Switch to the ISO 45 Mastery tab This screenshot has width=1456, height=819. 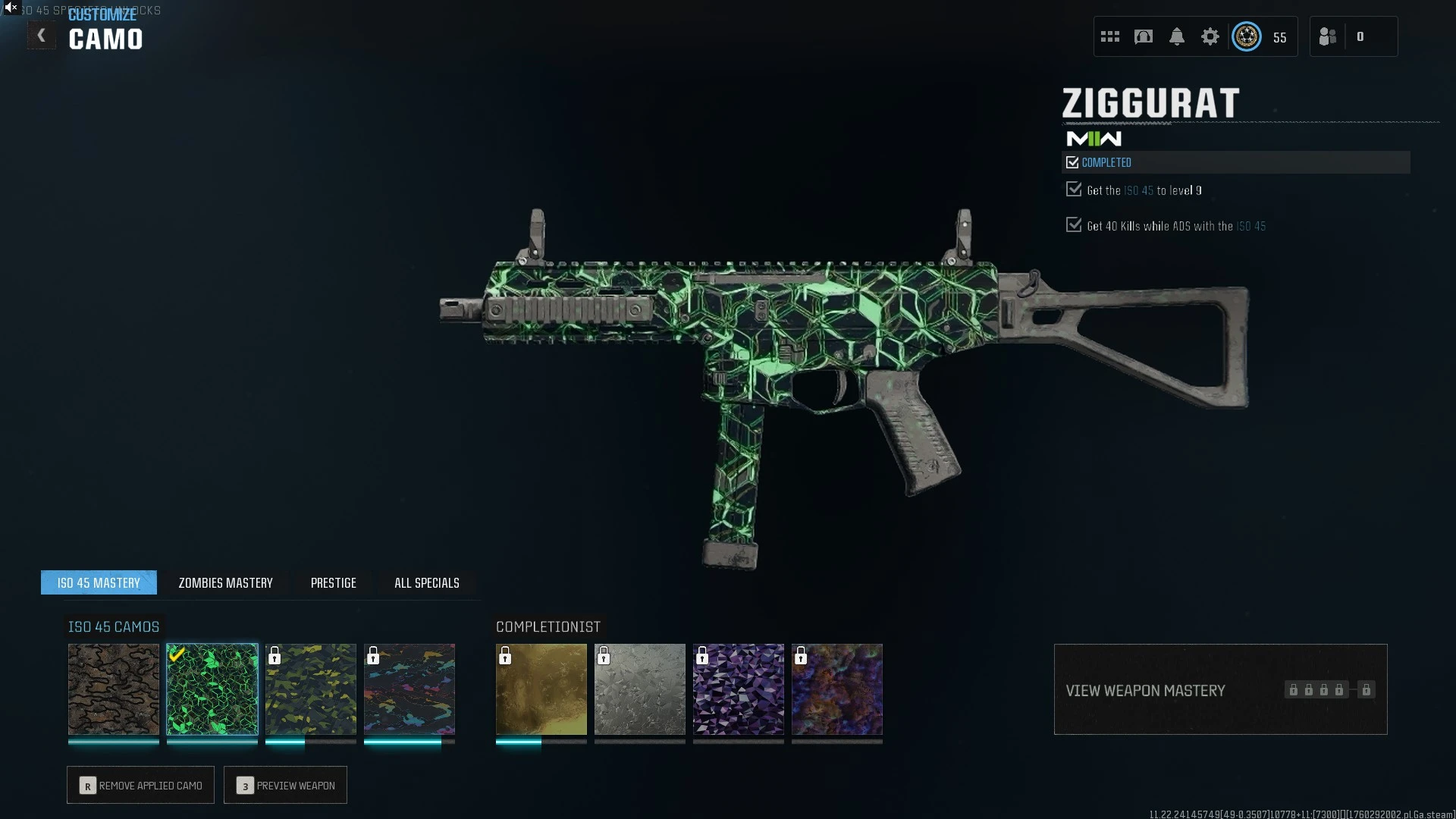point(99,582)
